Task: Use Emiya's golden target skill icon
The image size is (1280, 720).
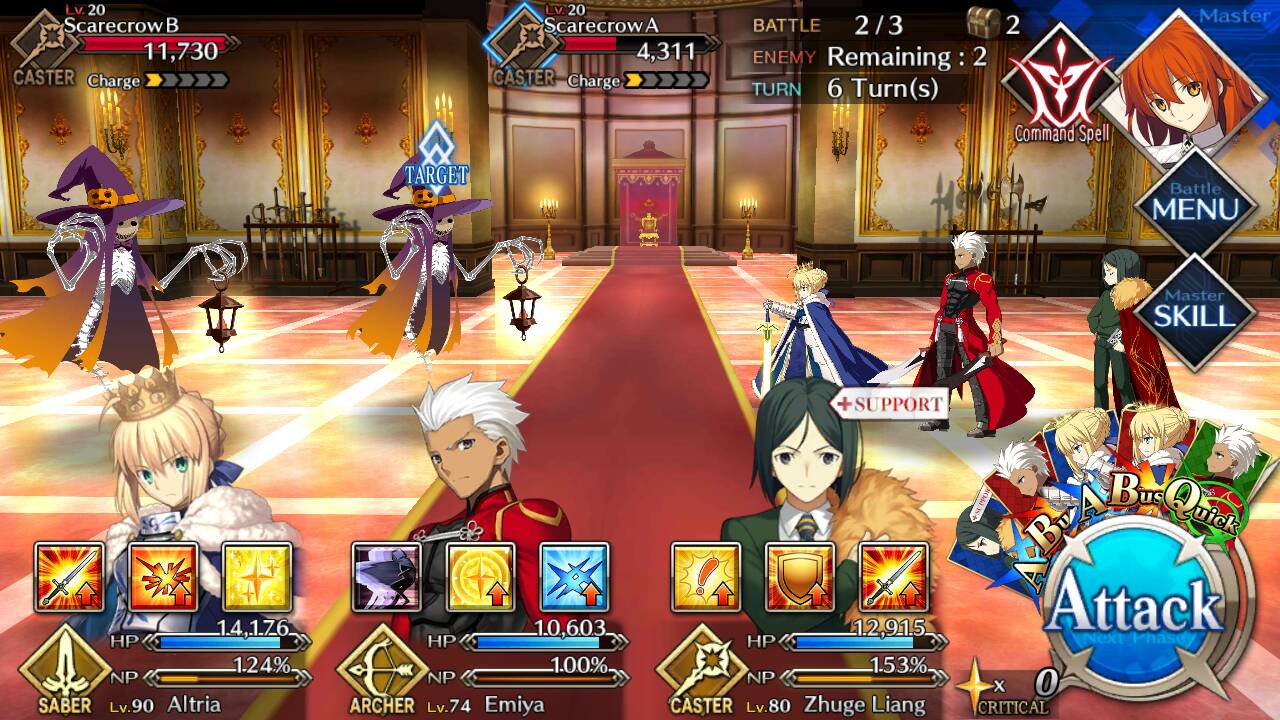Action: tap(480, 577)
